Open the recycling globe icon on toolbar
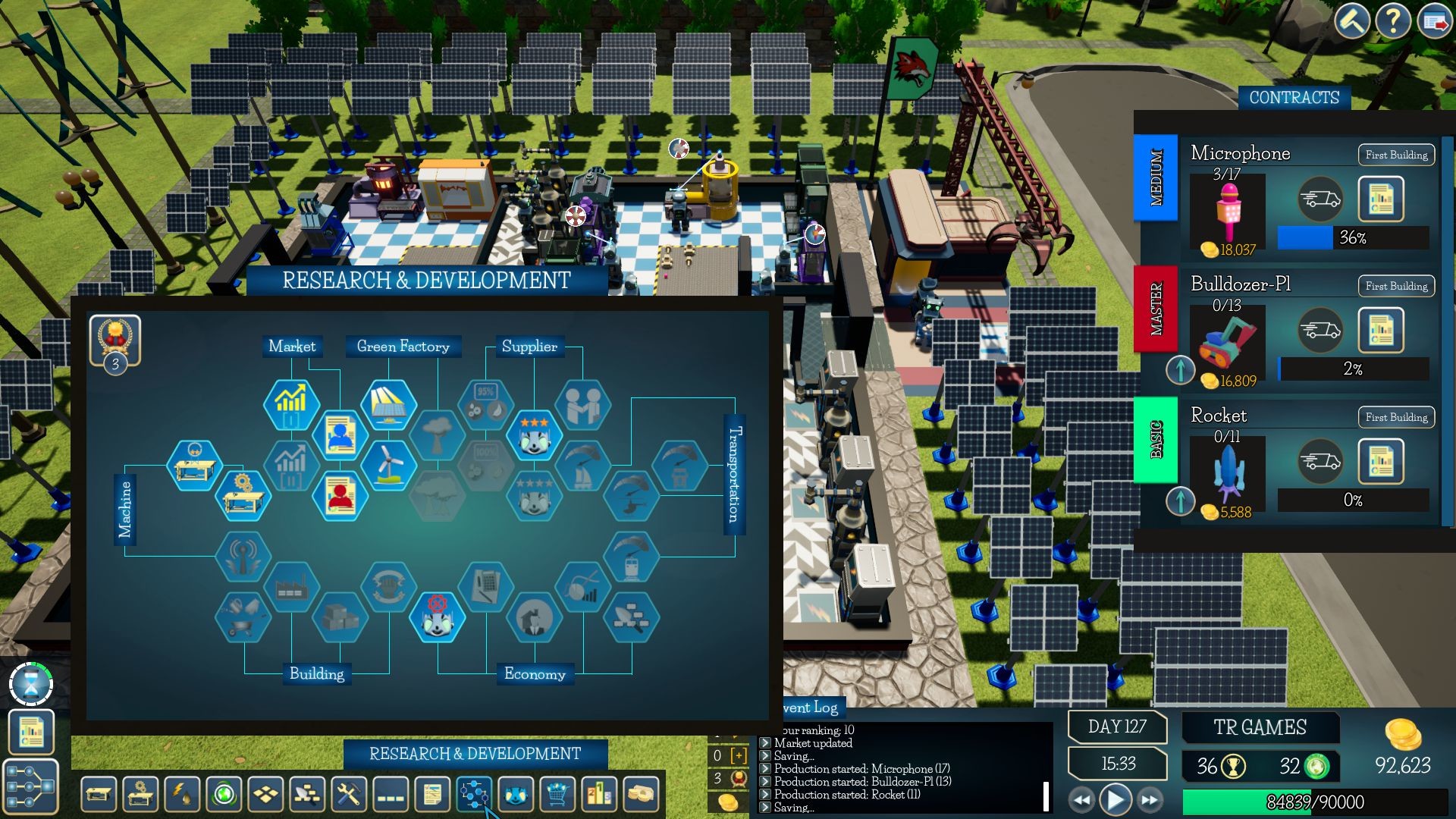Screen dimensions: 1456x819 pyautogui.click(x=222, y=794)
